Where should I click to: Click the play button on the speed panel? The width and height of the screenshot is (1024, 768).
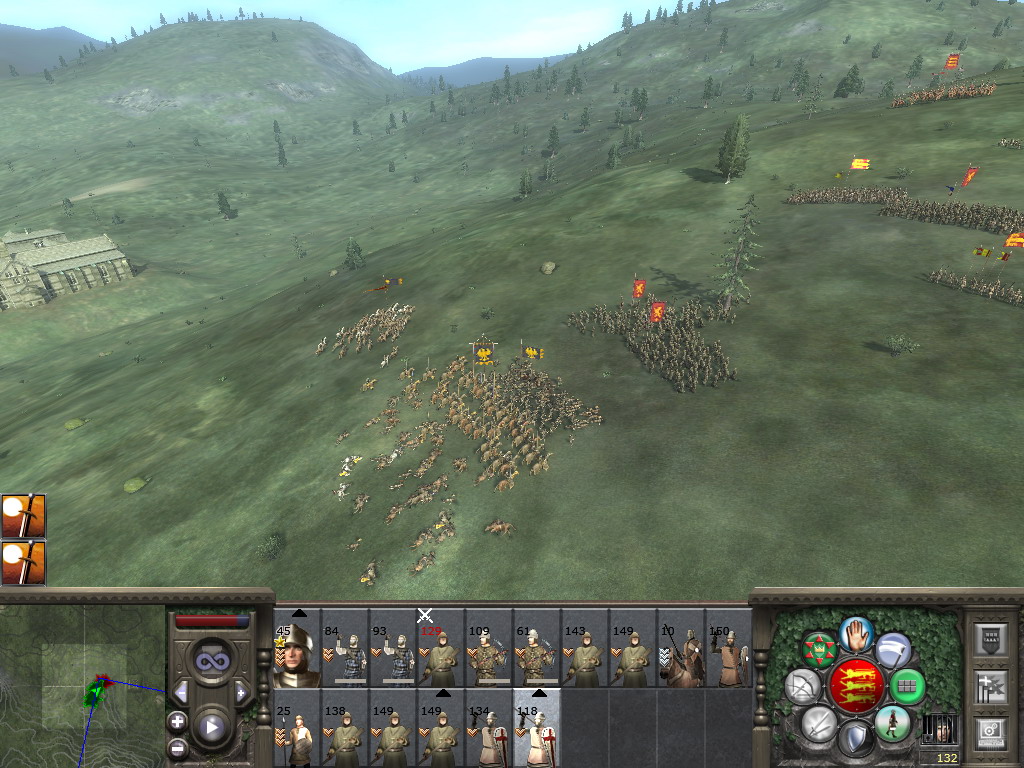click(x=211, y=727)
